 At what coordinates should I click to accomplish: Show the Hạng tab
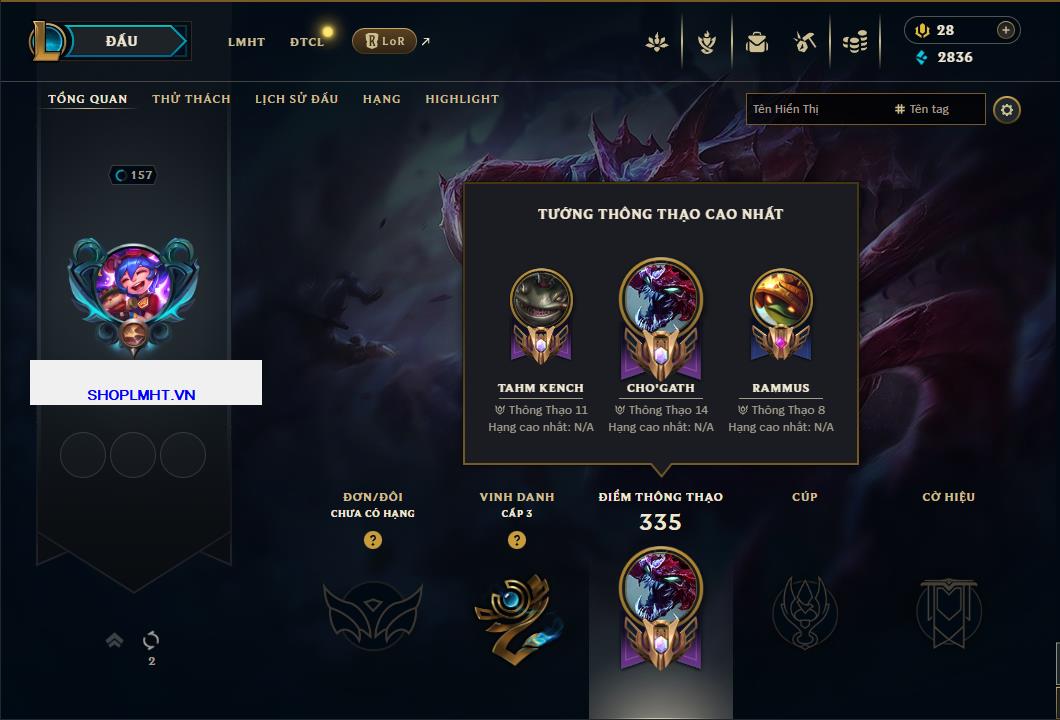(x=381, y=99)
